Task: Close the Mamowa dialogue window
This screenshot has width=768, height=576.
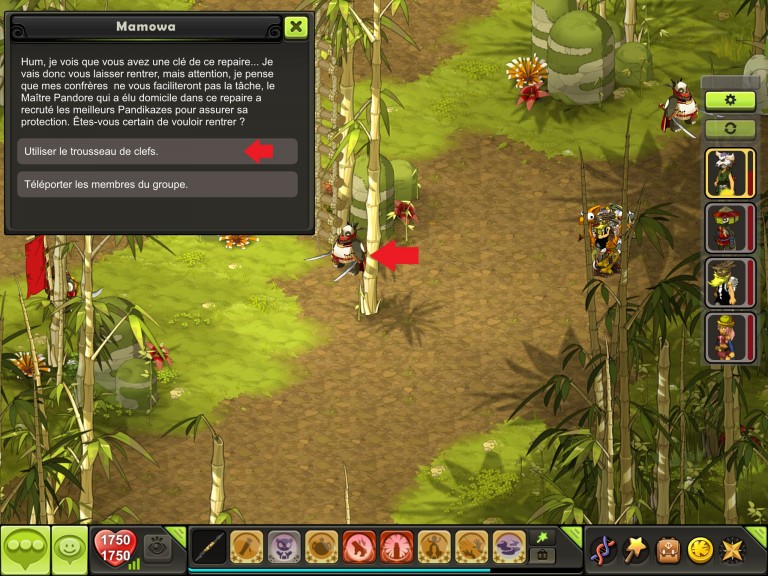Action: (x=295, y=27)
